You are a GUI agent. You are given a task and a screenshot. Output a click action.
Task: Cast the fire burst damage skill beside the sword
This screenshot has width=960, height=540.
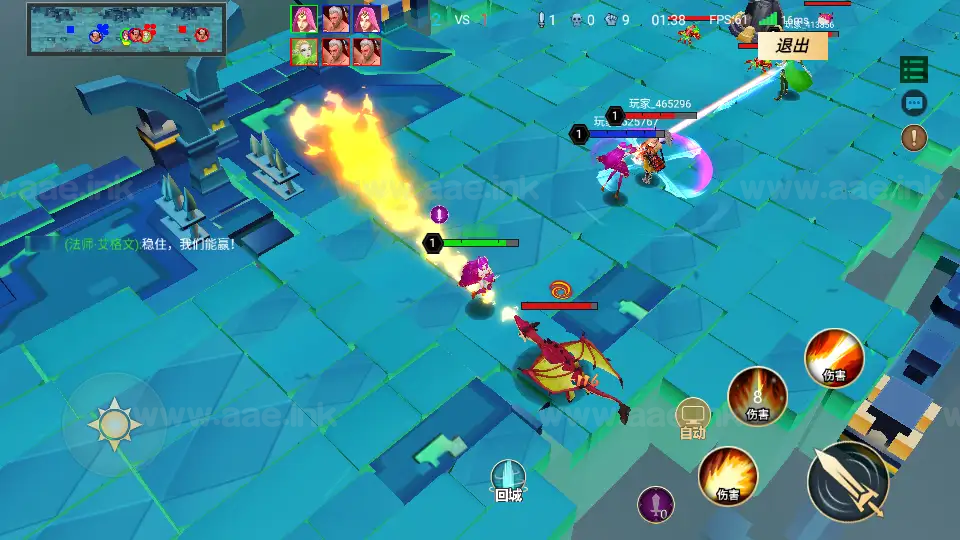[728, 475]
